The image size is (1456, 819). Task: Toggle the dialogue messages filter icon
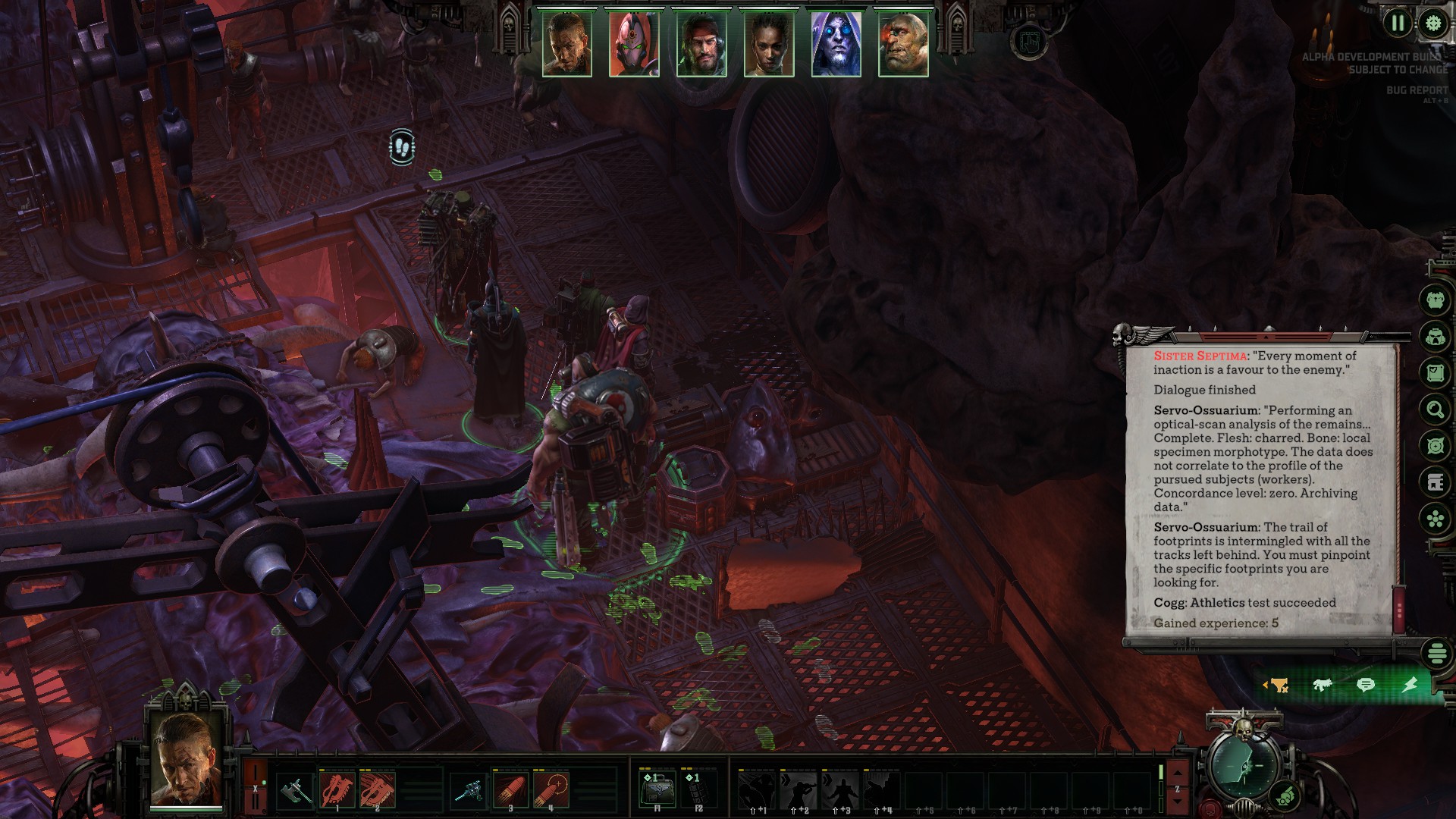(x=1367, y=684)
